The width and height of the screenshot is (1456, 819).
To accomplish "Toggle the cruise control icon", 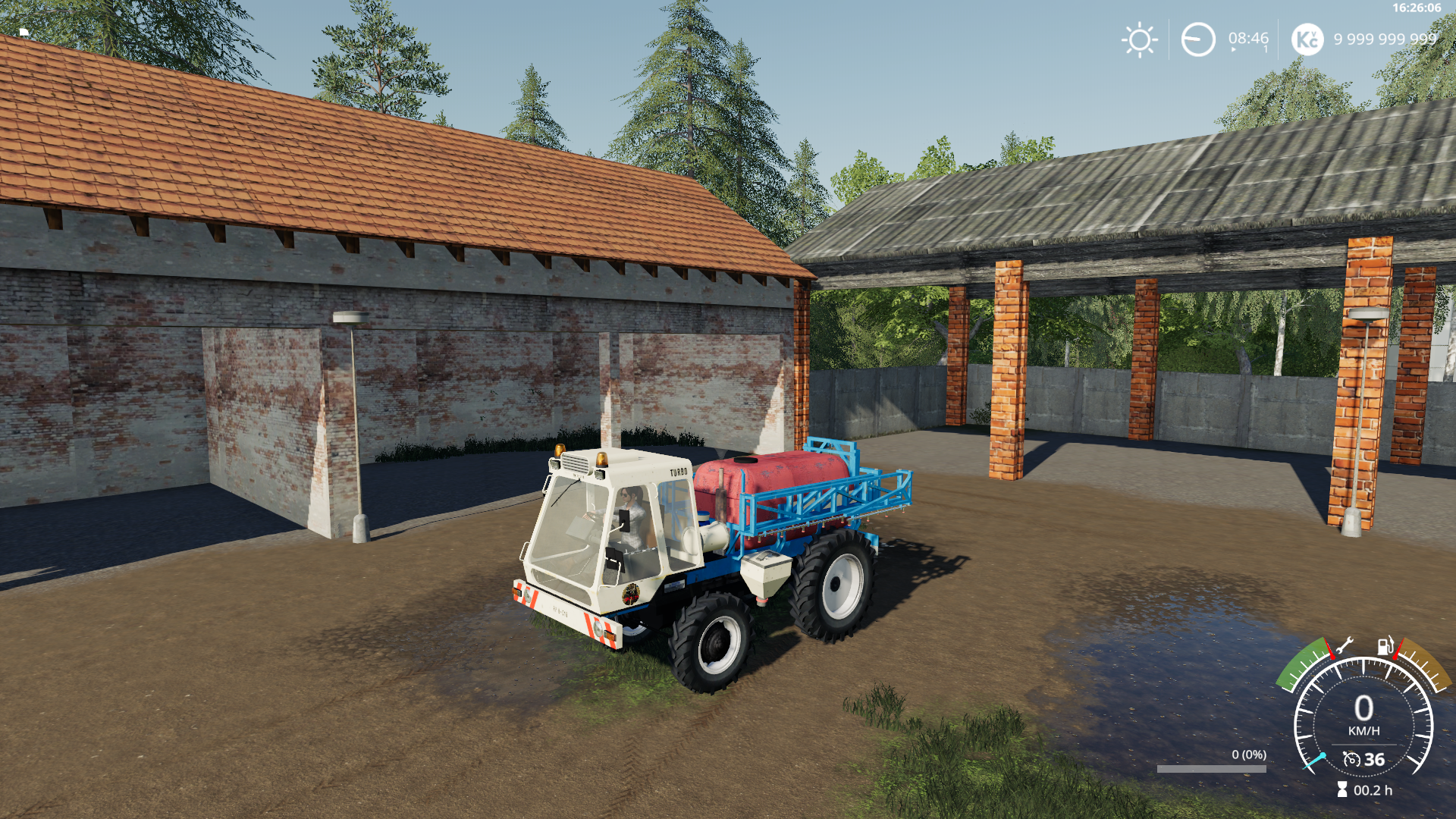I will [x=1351, y=759].
